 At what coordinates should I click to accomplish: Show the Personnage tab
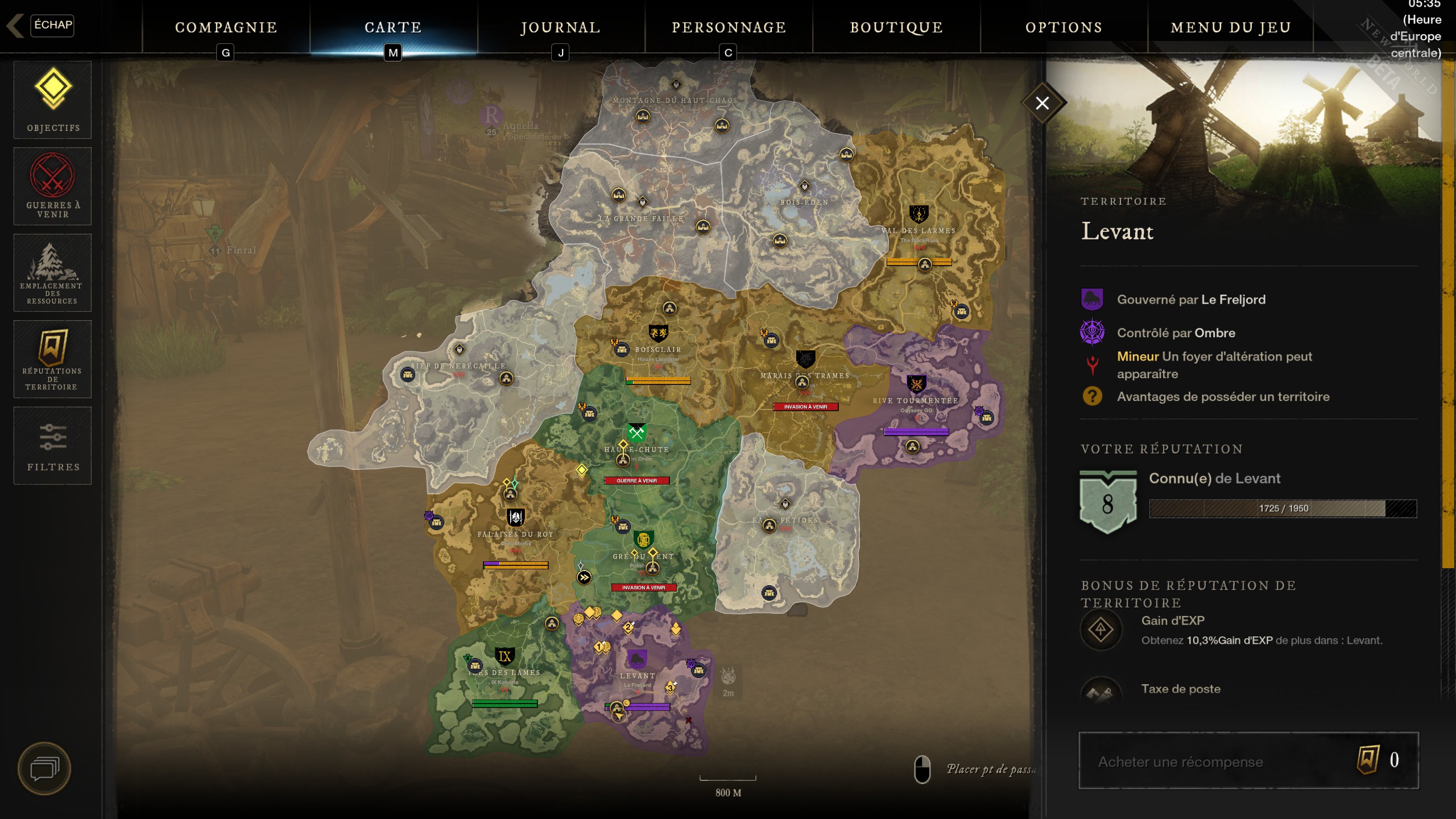(729, 27)
